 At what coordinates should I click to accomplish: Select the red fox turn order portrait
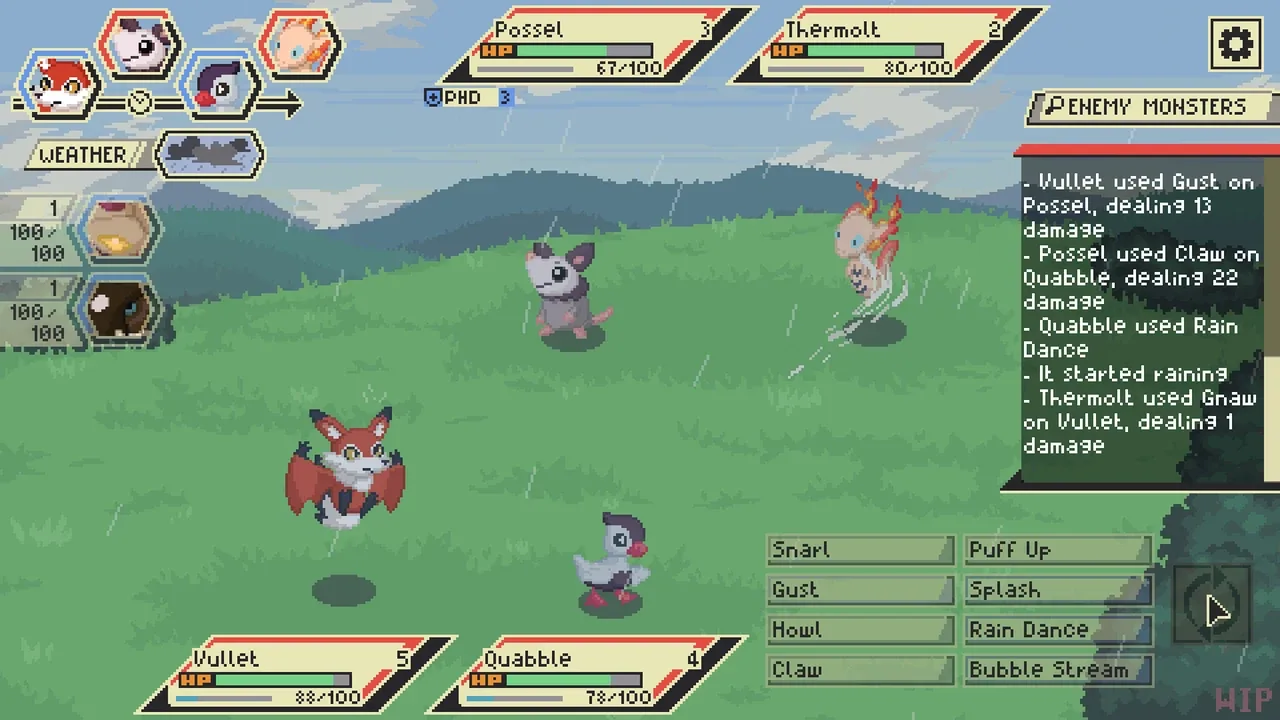point(60,86)
